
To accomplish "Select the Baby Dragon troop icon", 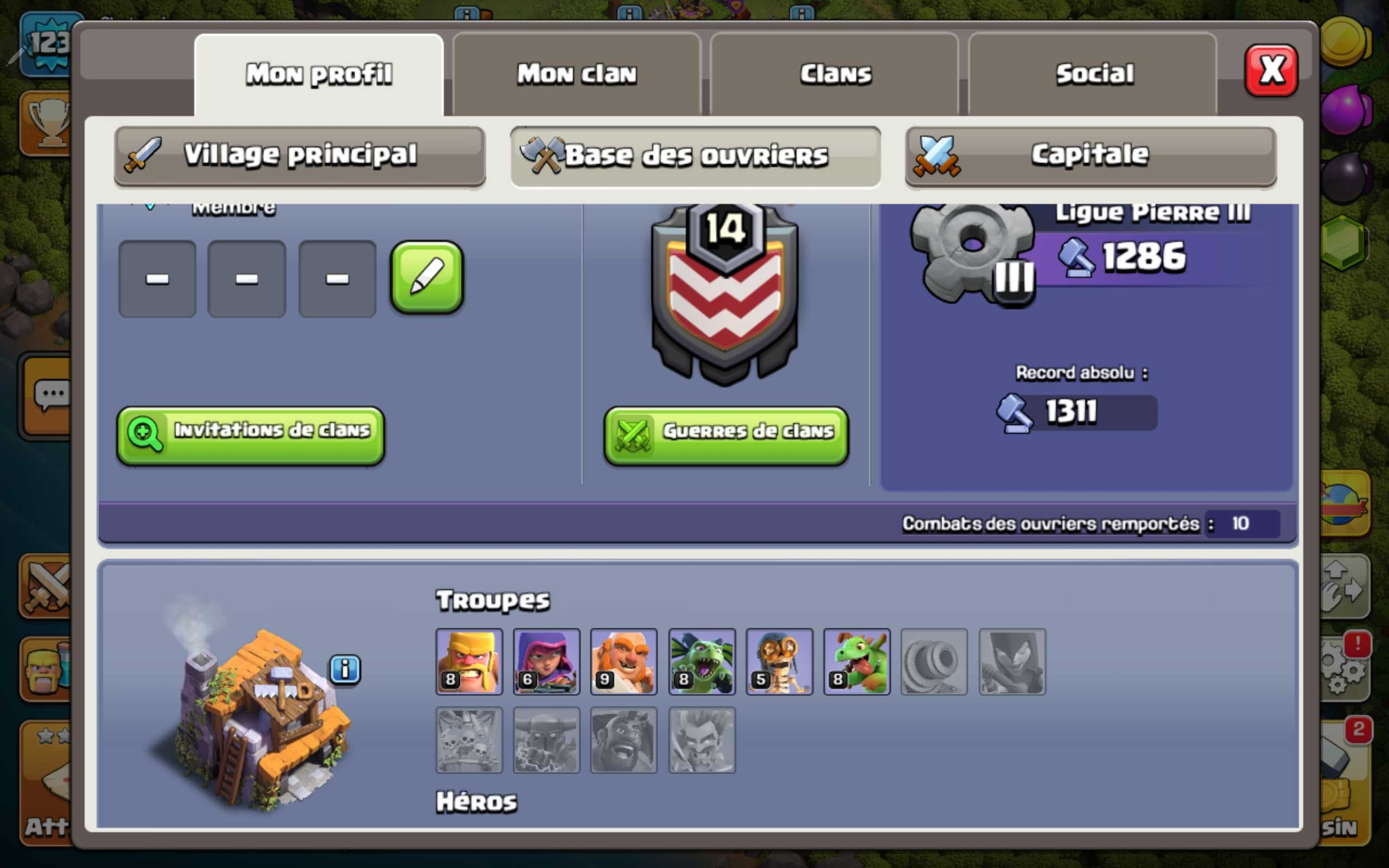I will click(x=857, y=661).
